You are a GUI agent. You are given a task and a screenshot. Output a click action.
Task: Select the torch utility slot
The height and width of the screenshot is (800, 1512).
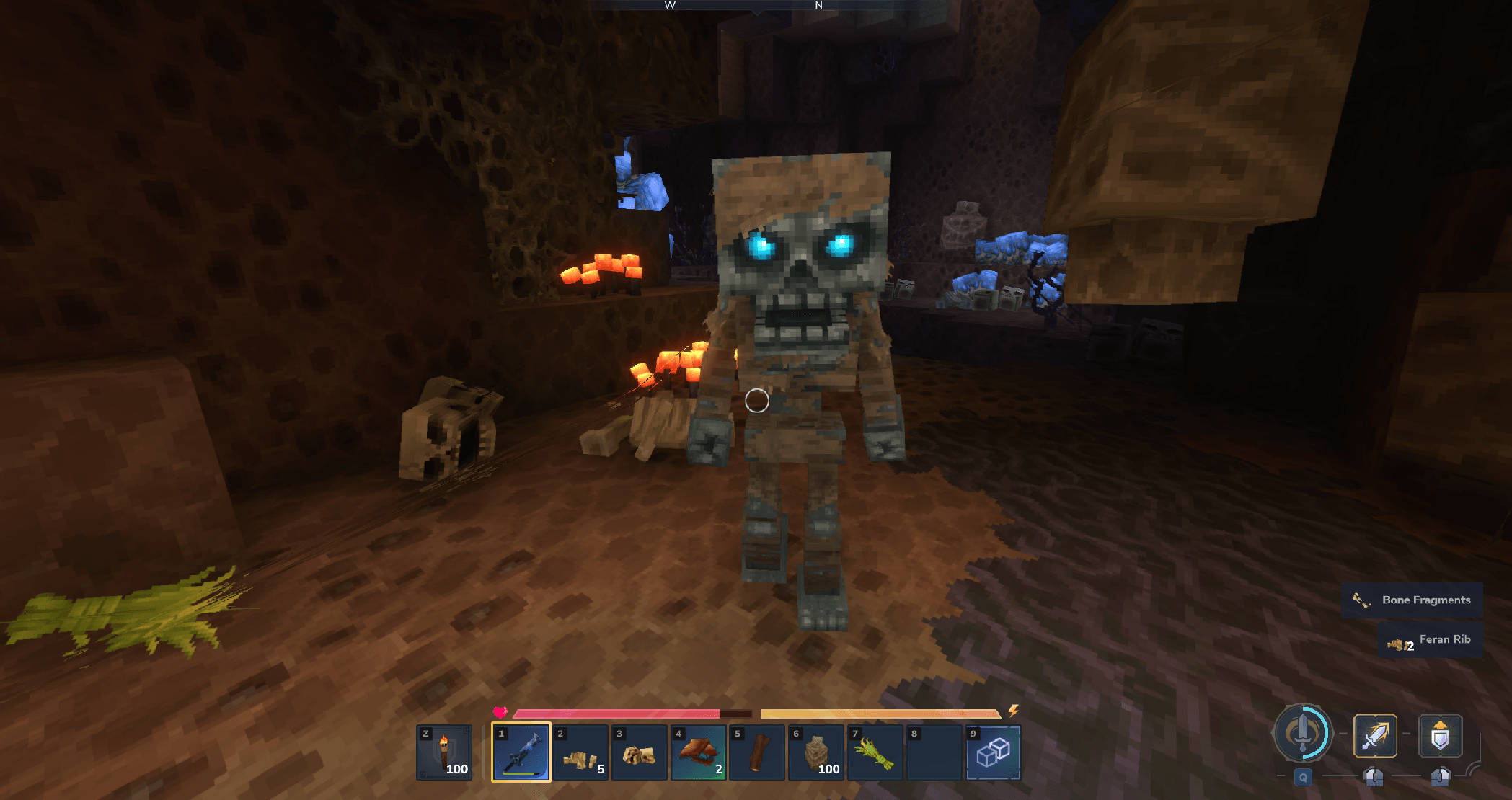[444, 752]
